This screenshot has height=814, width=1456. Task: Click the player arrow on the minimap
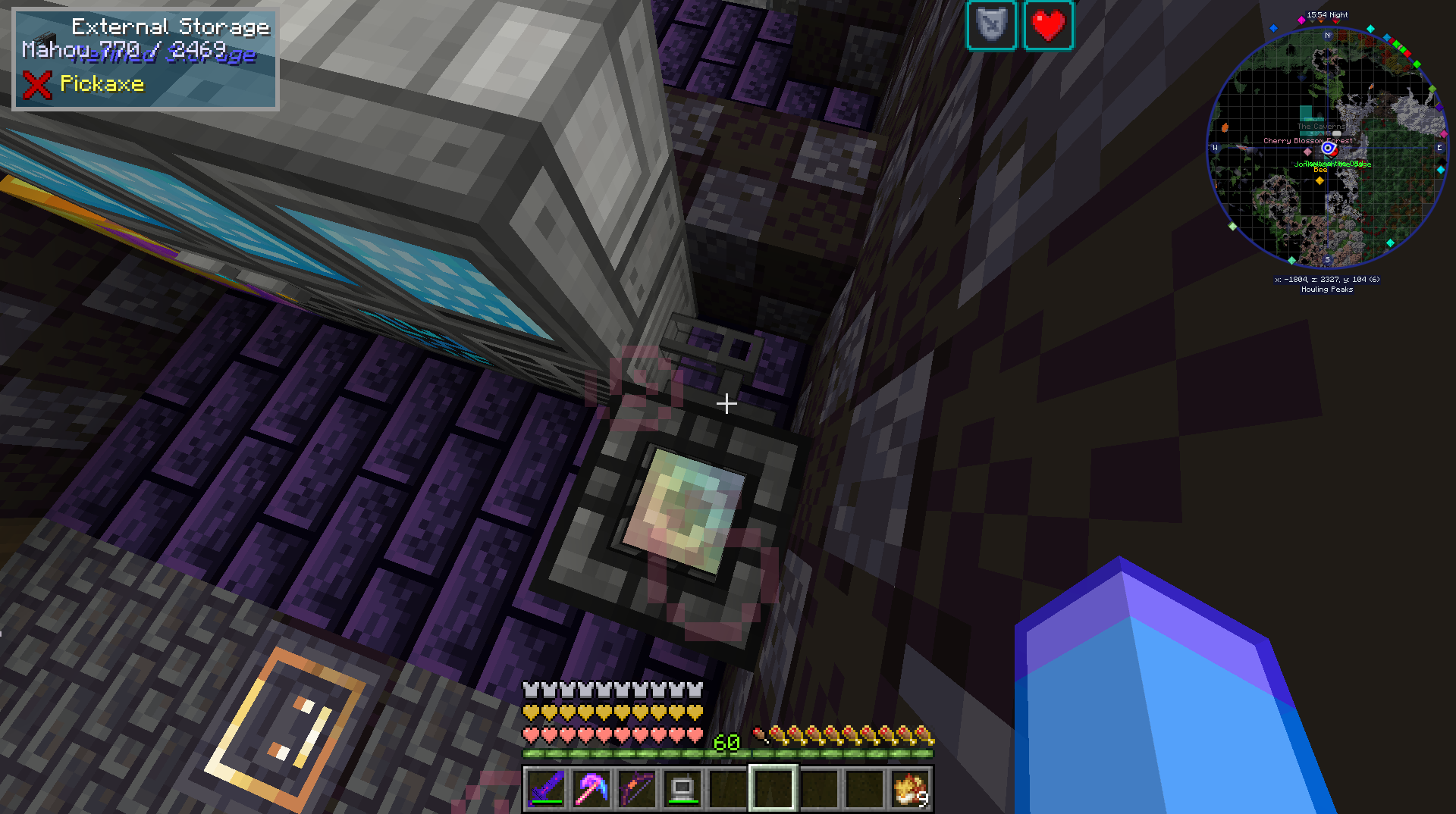1327,149
